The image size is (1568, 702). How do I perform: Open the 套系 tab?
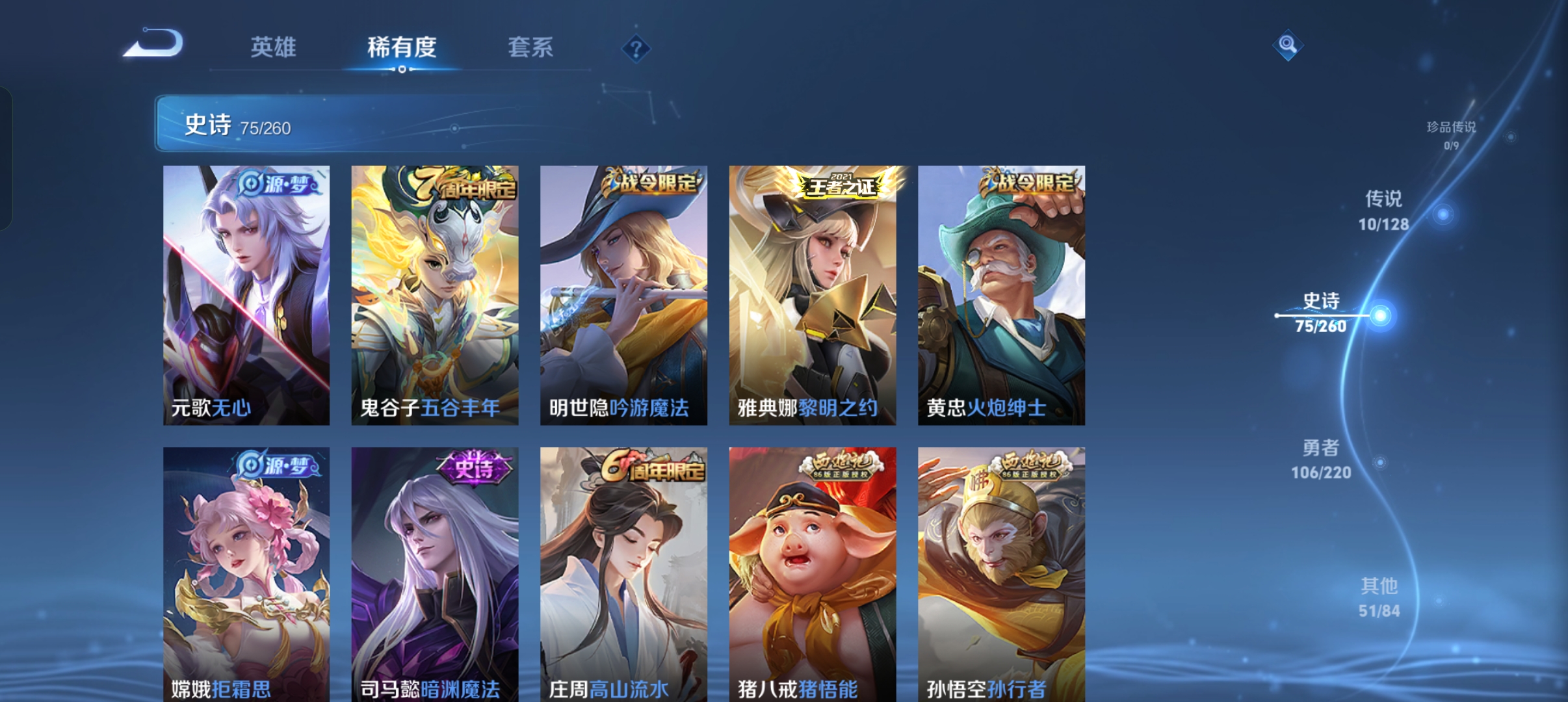click(530, 47)
